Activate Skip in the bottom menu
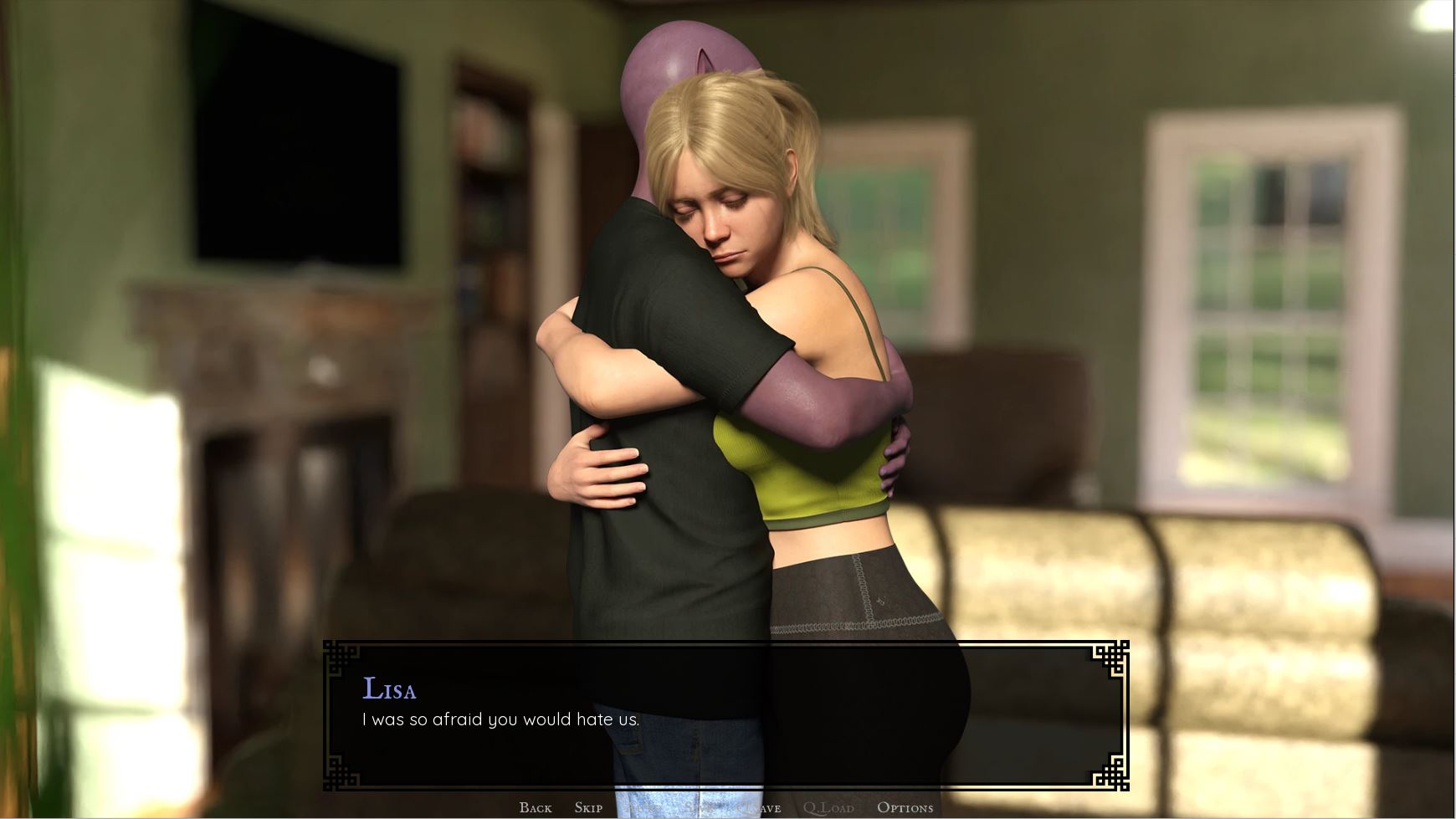The width and height of the screenshot is (1456, 819). pyautogui.click(x=588, y=807)
